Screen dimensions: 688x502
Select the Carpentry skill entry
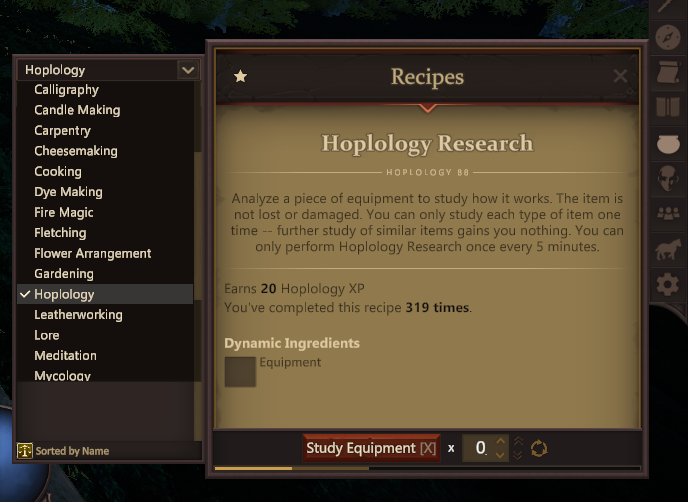(62, 131)
